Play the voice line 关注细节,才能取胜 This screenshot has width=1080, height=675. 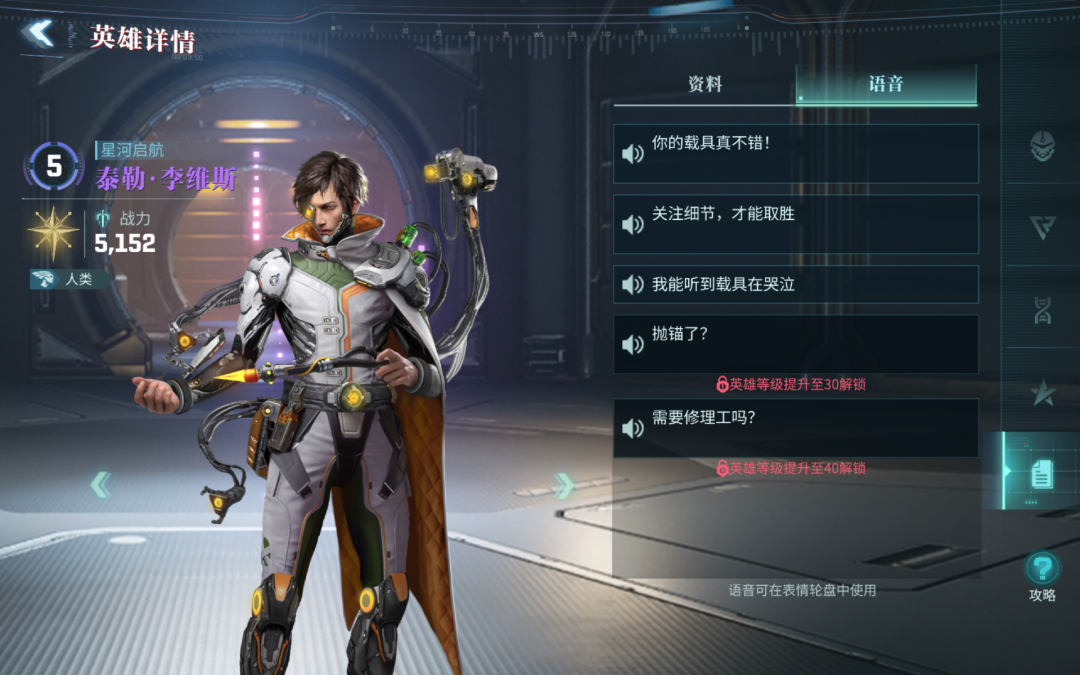pyautogui.click(x=795, y=224)
